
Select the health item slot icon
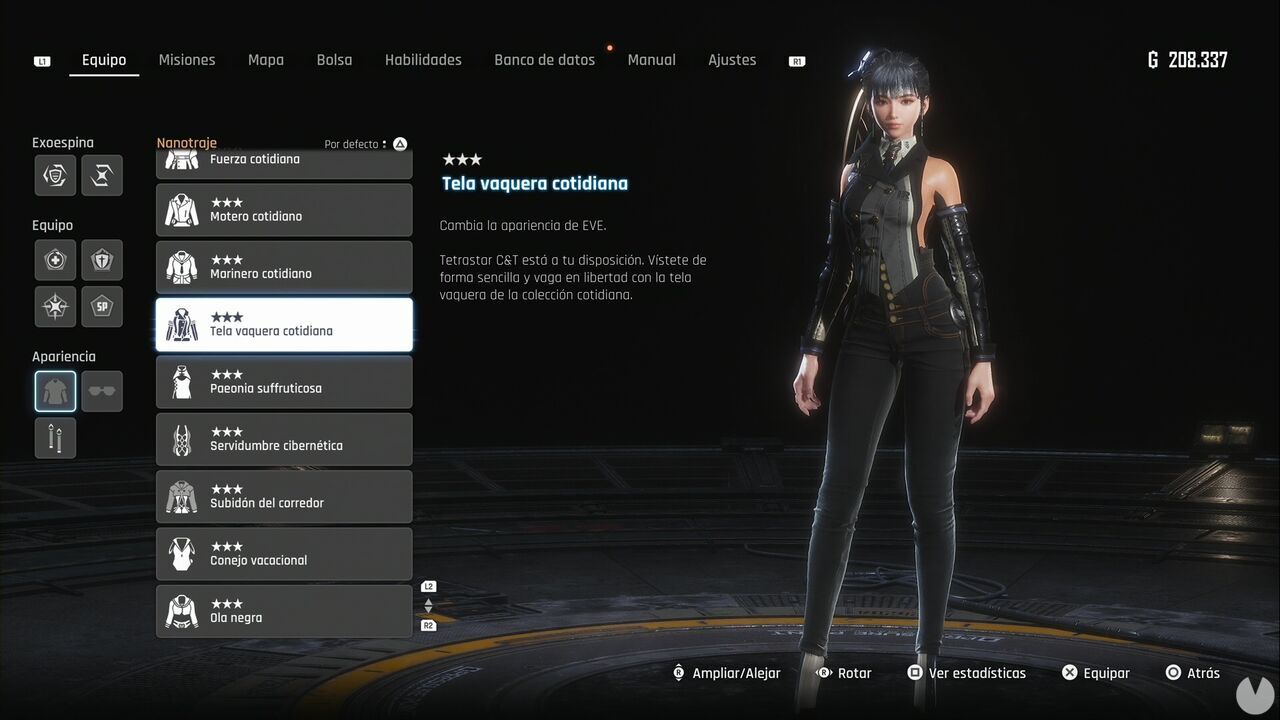(x=55, y=260)
